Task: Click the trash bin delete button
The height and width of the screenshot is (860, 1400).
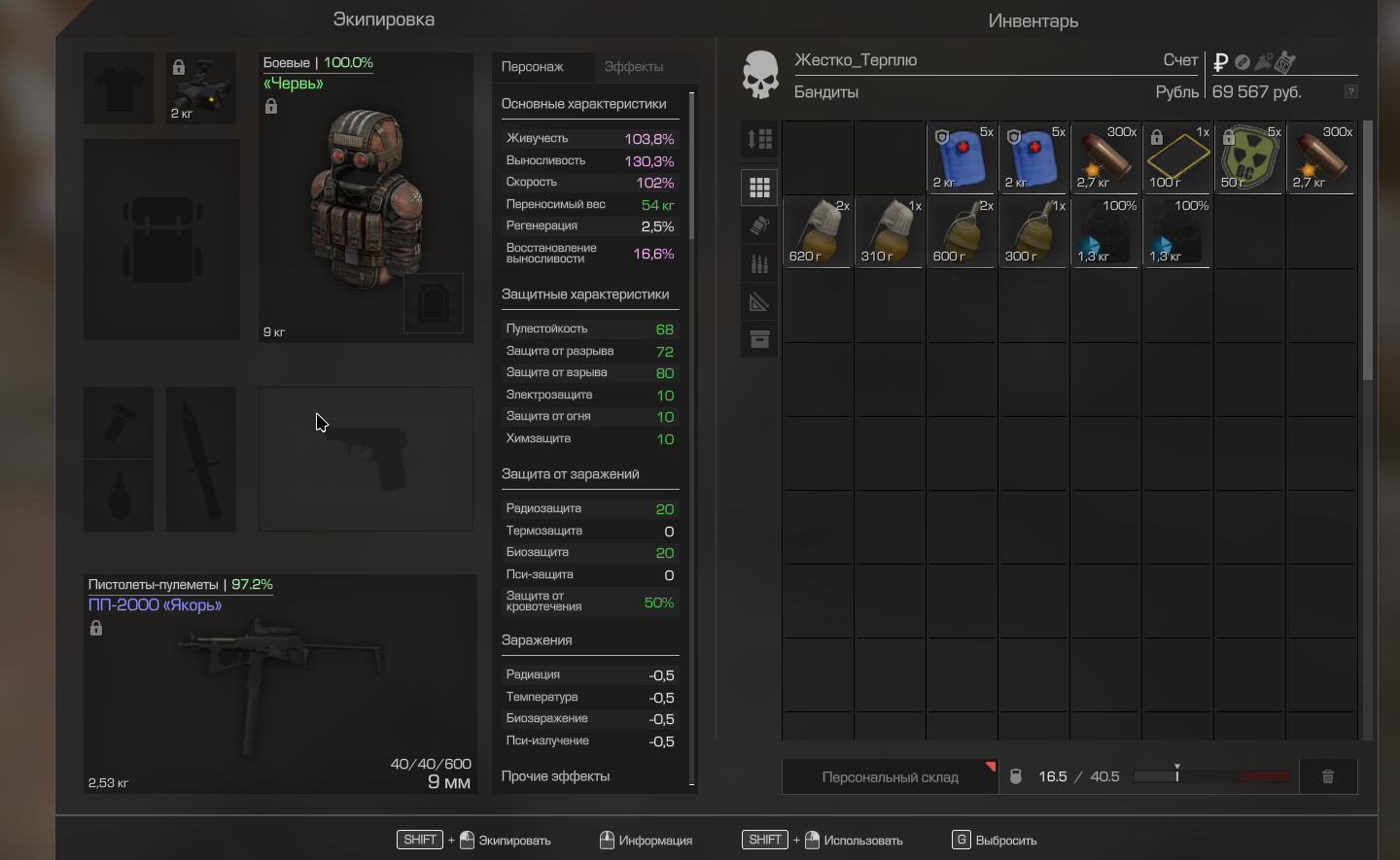Action: [x=1327, y=777]
